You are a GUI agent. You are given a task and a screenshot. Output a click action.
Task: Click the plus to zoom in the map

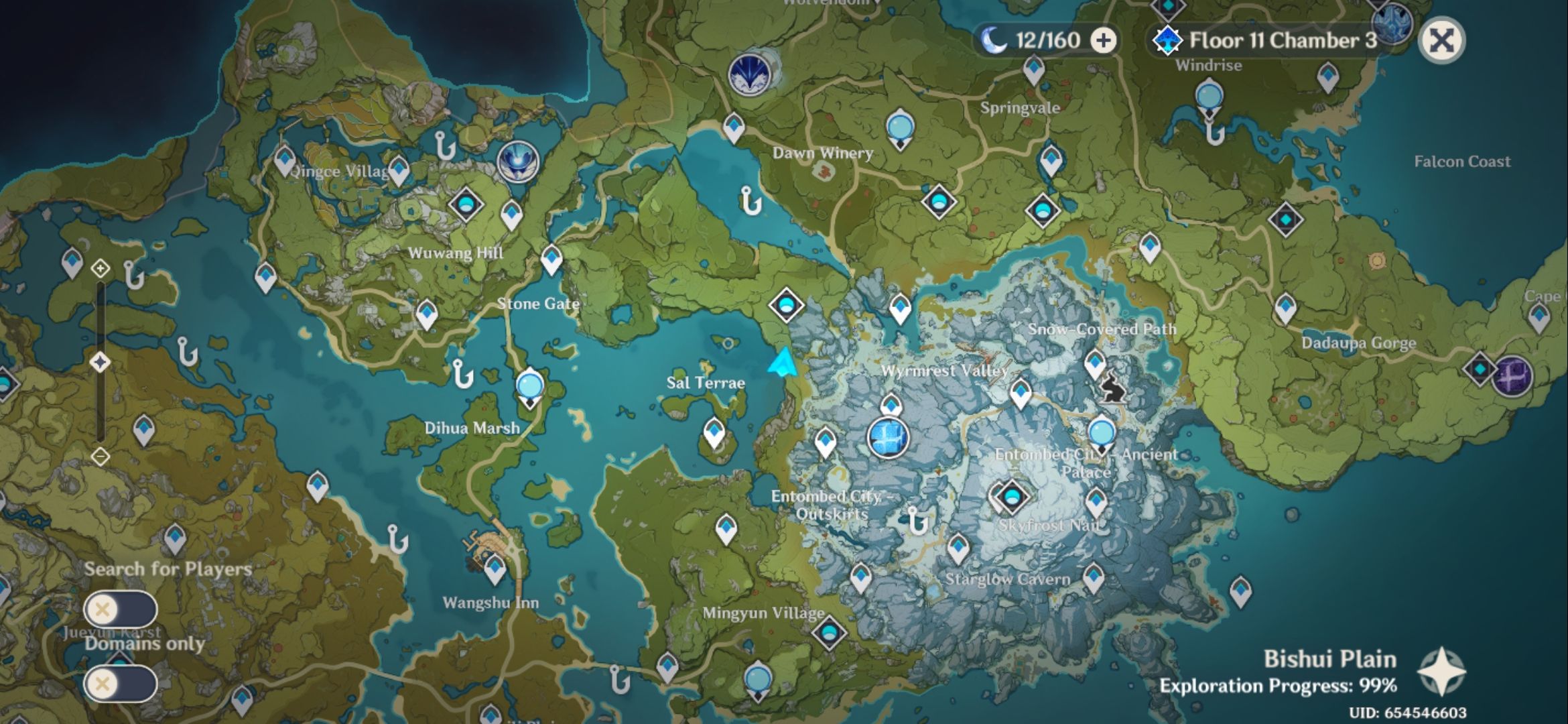[x=101, y=269]
